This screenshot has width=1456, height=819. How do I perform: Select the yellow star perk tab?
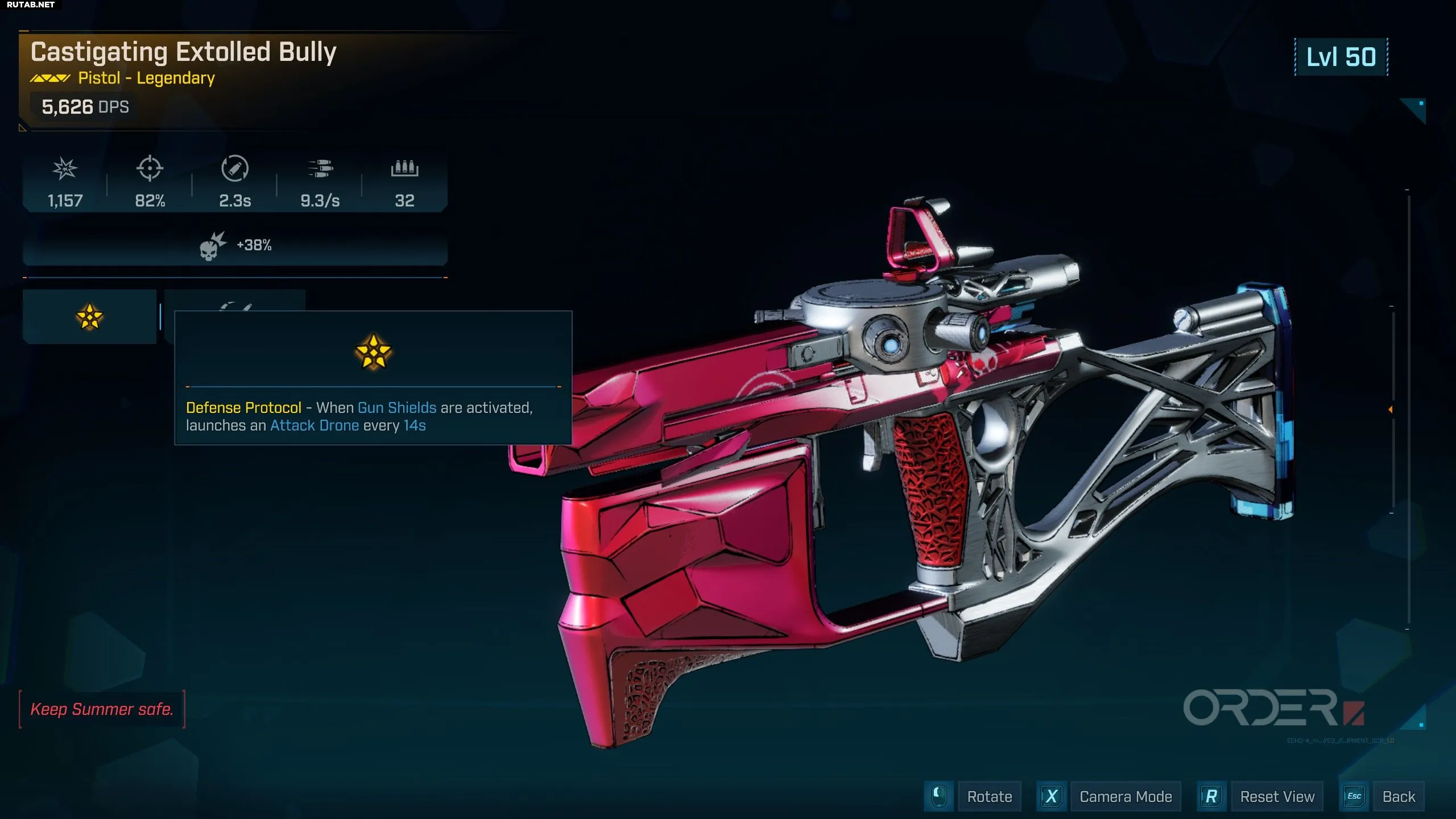pyautogui.click(x=89, y=317)
